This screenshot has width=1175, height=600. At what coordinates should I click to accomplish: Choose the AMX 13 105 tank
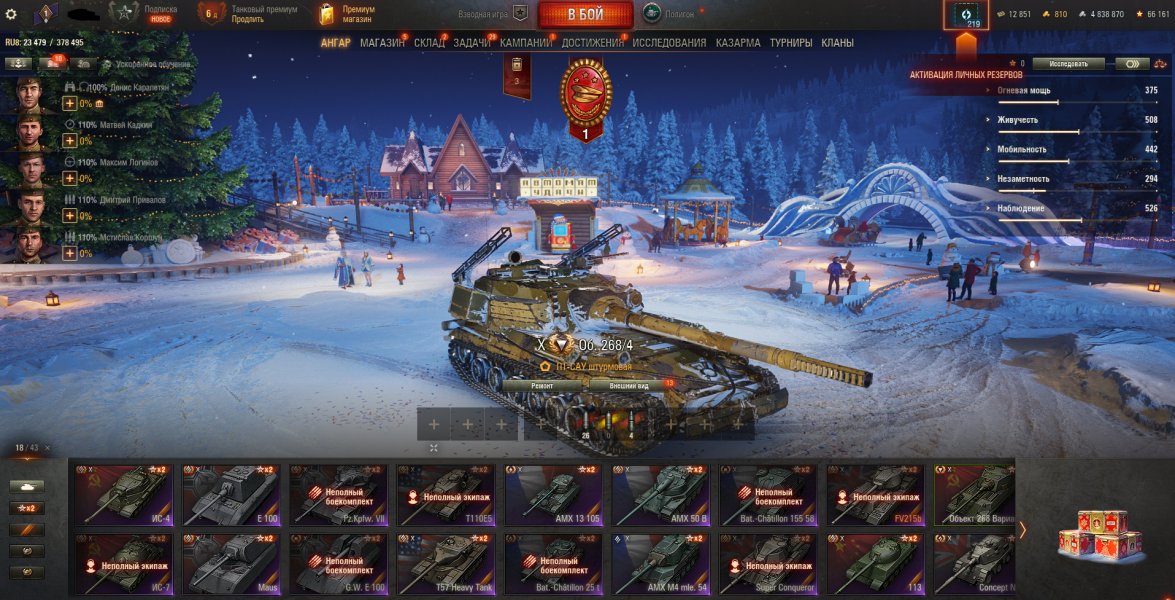(x=554, y=493)
